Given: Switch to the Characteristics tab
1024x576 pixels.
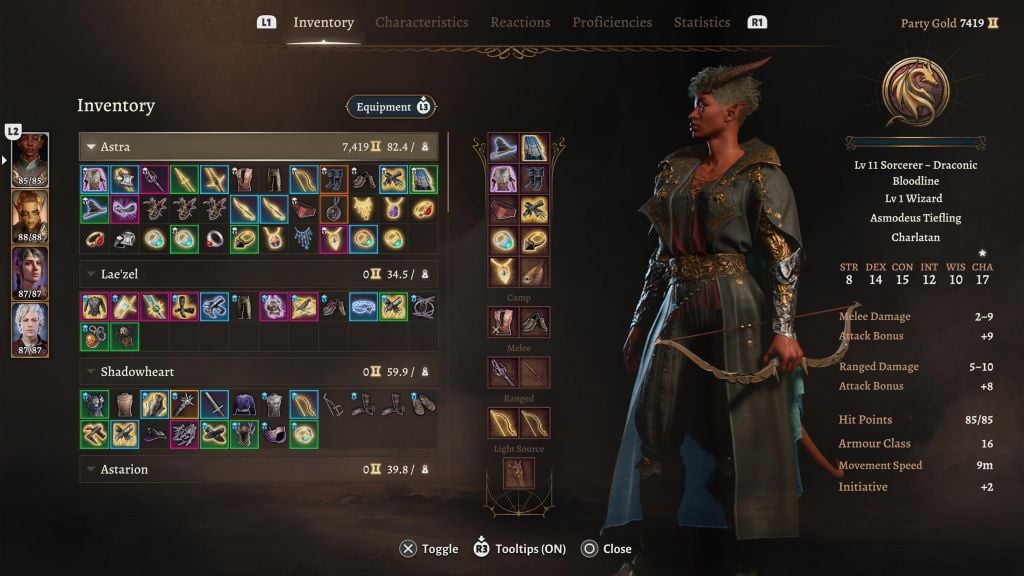Looking at the screenshot, I should click(421, 22).
